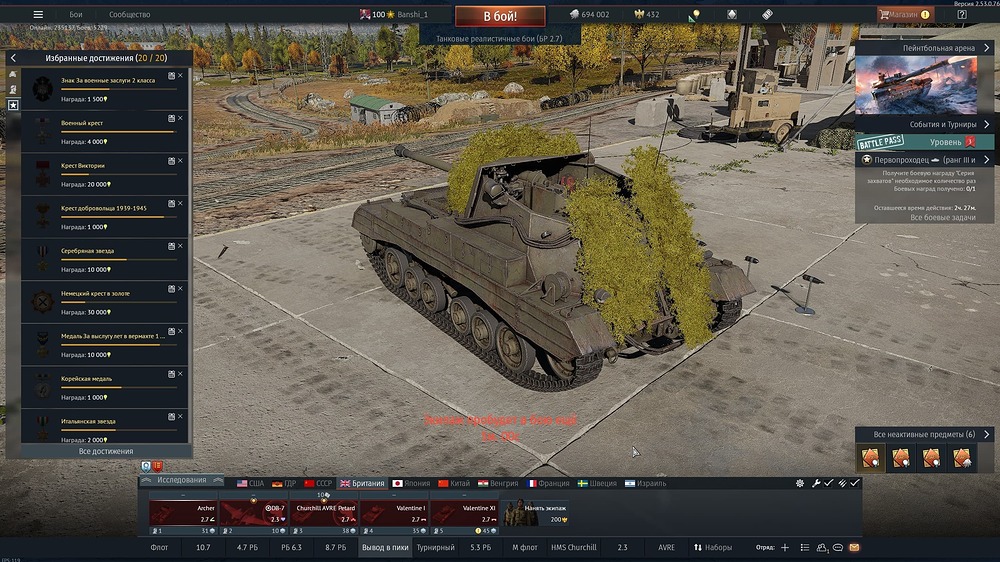
Task: Open the hamburger main menu
Action: tap(38, 15)
